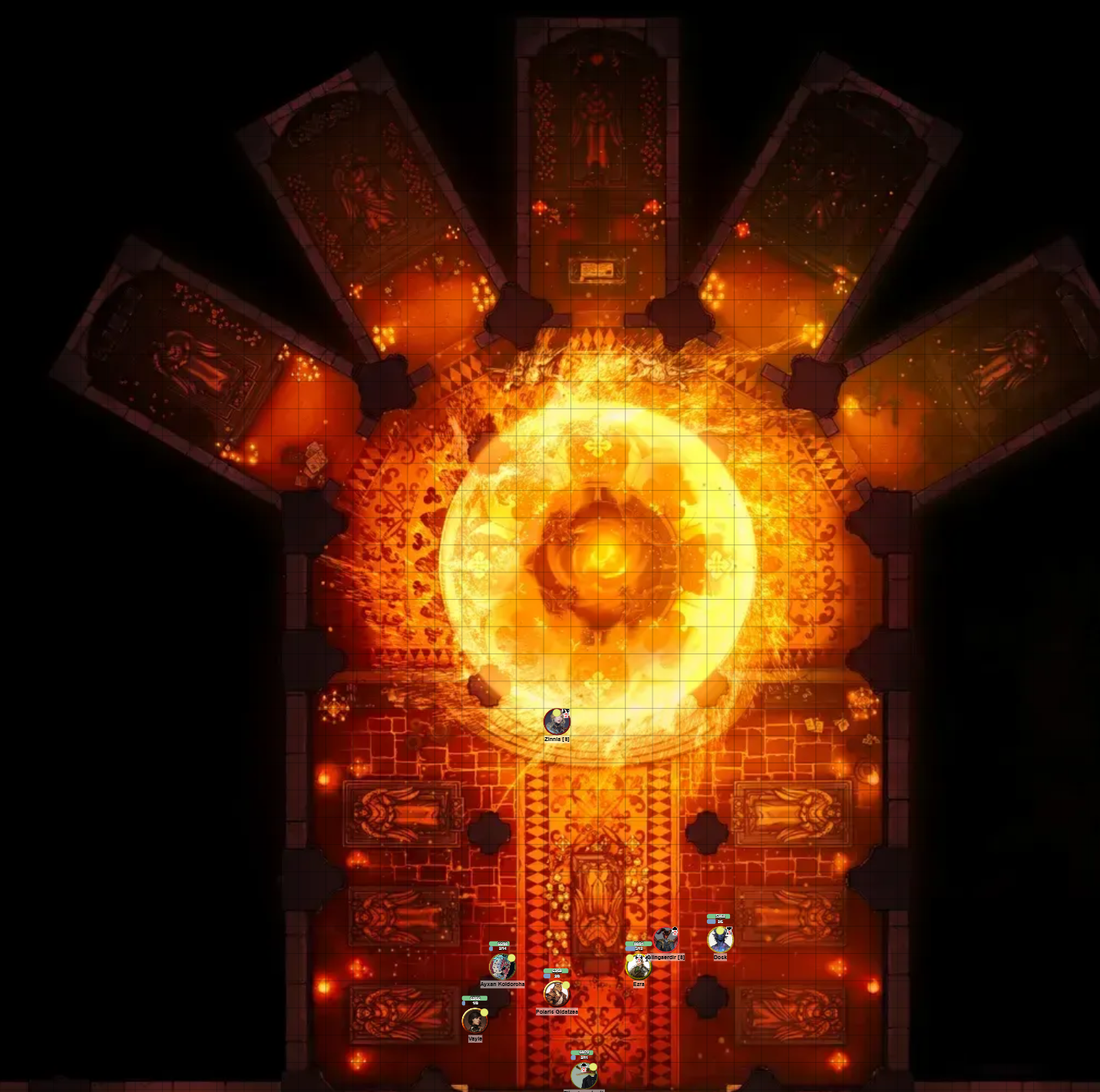The width and height of the screenshot is (1100, 1092).
Task: Click the spade badge on the bottom-edge token
Action: [584, 1067]
